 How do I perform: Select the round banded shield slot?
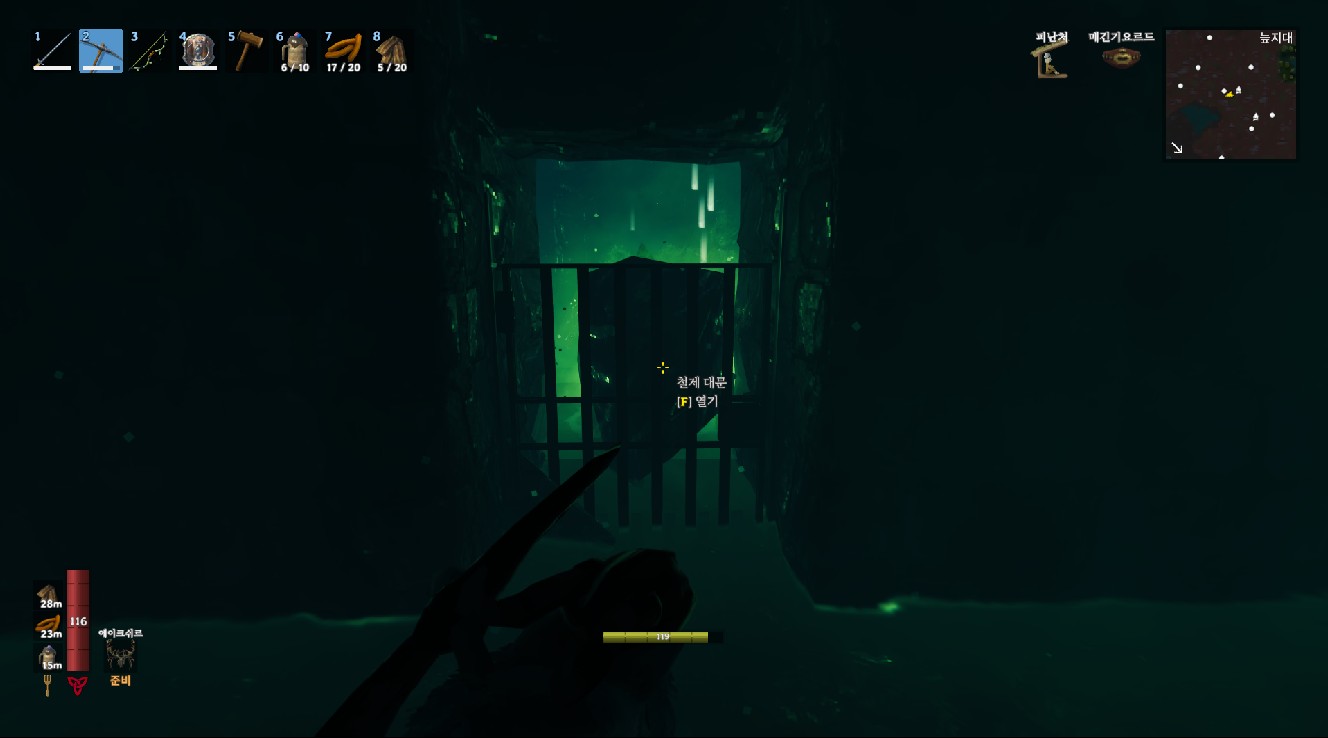coord(198,51)
